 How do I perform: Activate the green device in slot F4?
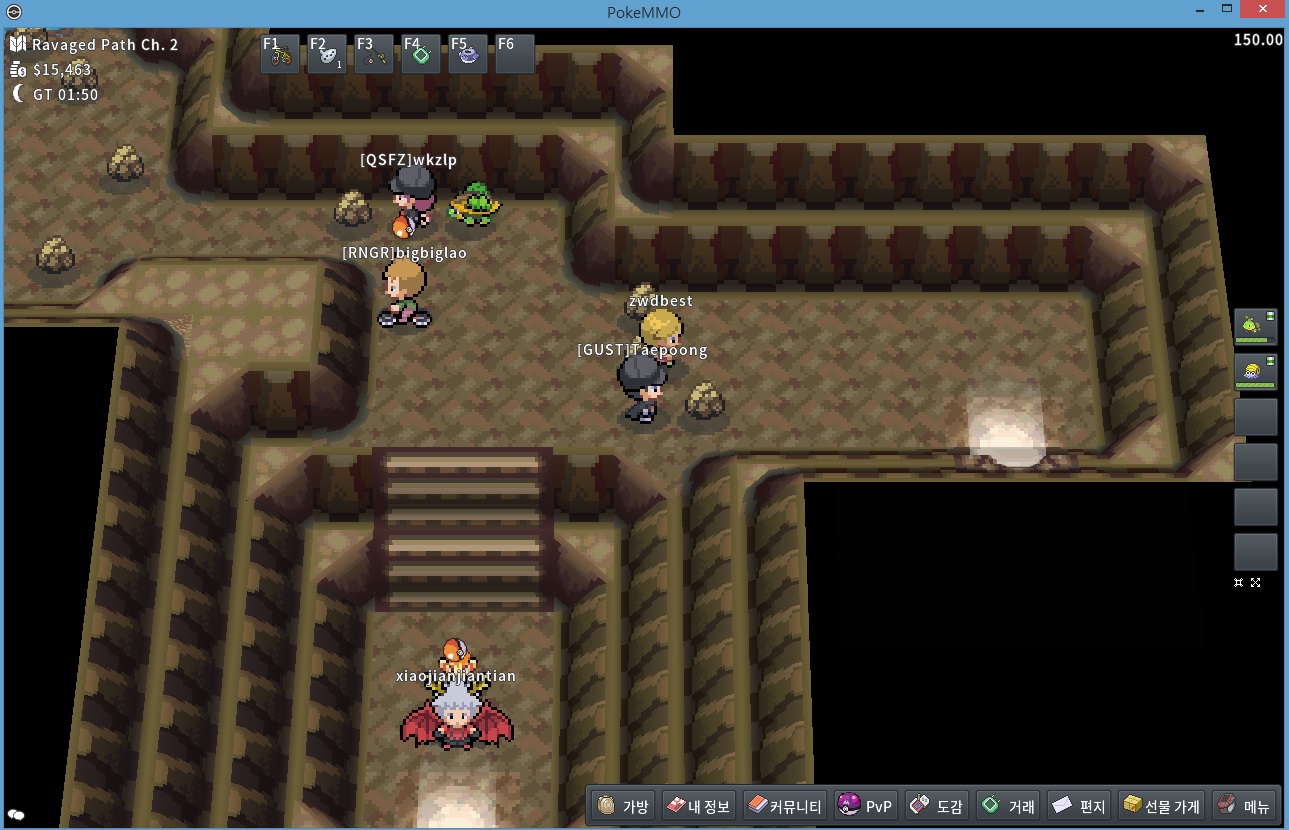click(421, 54)
